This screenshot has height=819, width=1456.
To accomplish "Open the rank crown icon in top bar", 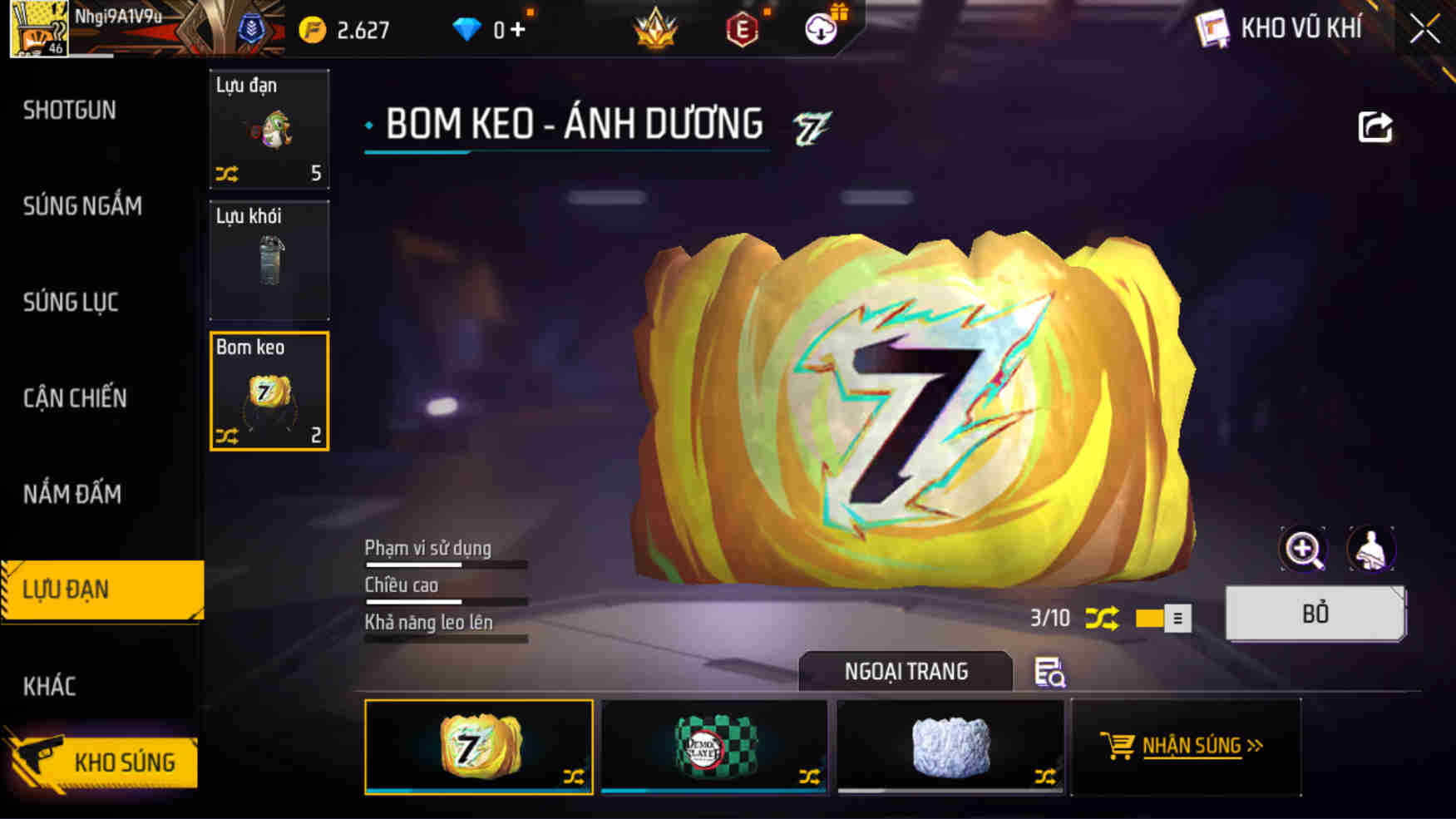I will click(656, 28).
